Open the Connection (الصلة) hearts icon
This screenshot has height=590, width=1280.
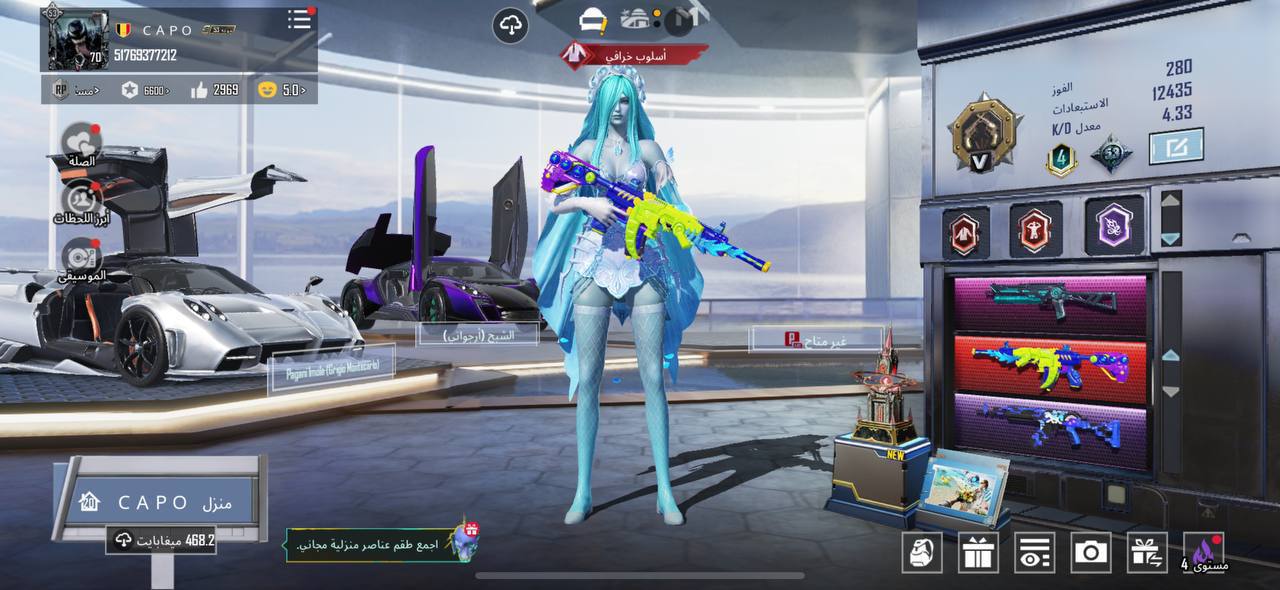coord(80,143)
